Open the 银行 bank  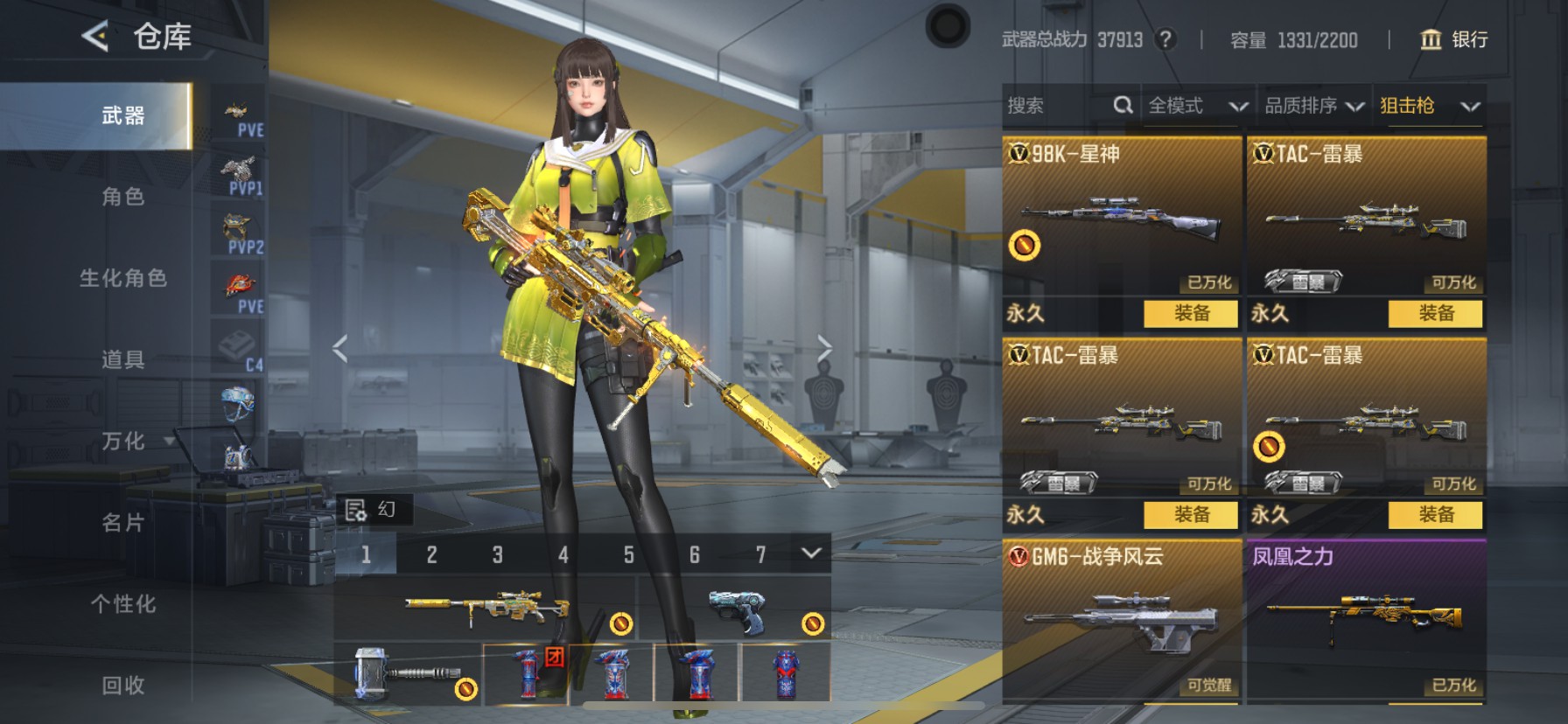1453,39
